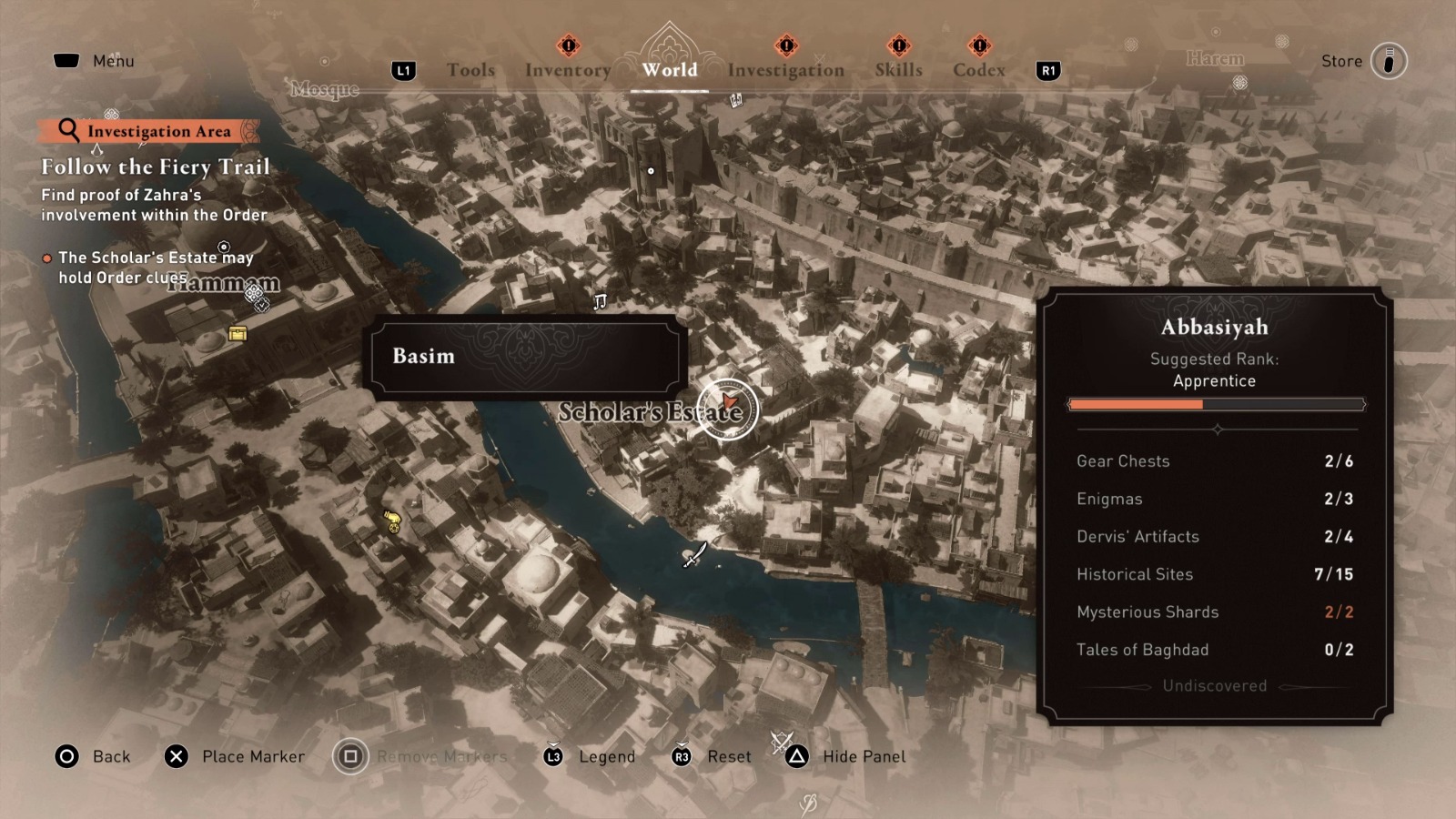The height and width of the screenshot is (819, 1456).
Task: Open the Investigation tab
Action: 784,69
